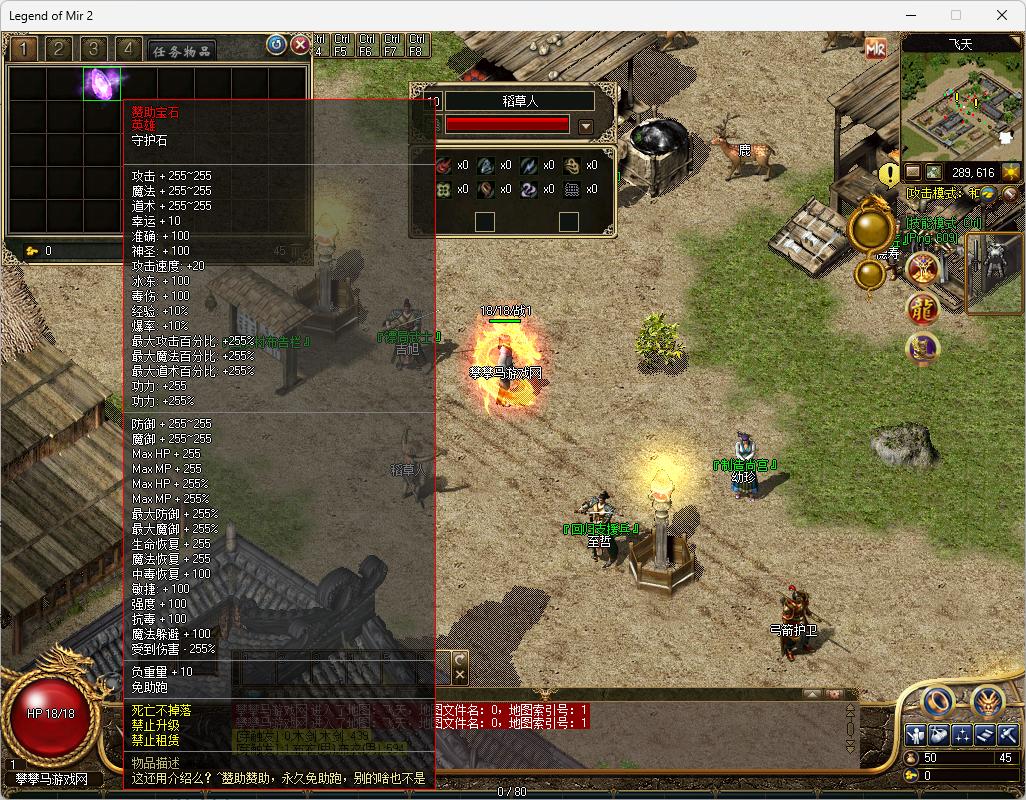Close the inventory window

coord(300,45)
